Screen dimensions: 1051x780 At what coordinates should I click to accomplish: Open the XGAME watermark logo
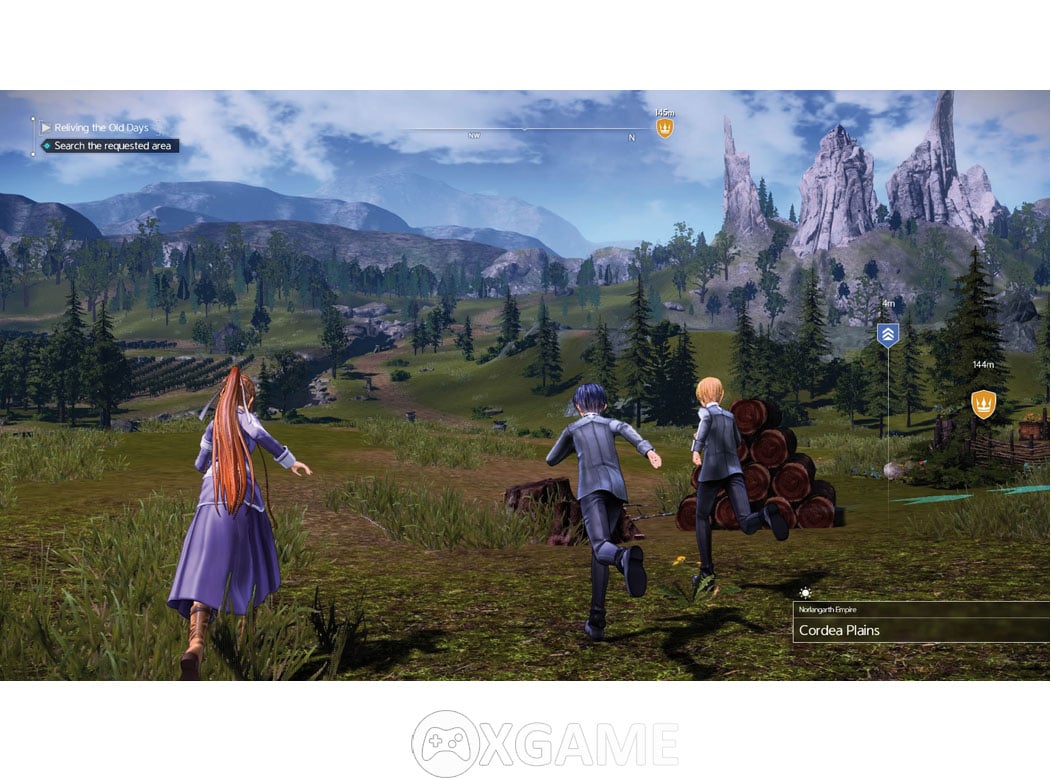tap(544, 743)
